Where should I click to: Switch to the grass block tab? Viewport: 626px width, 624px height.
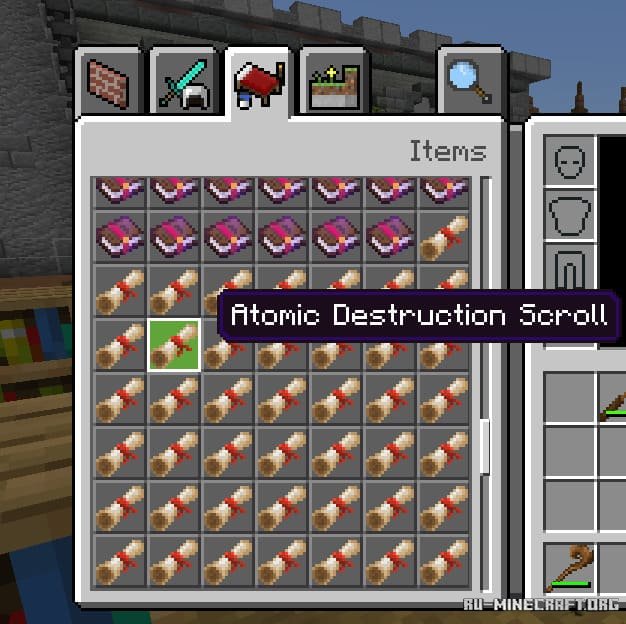click(334, 81)
